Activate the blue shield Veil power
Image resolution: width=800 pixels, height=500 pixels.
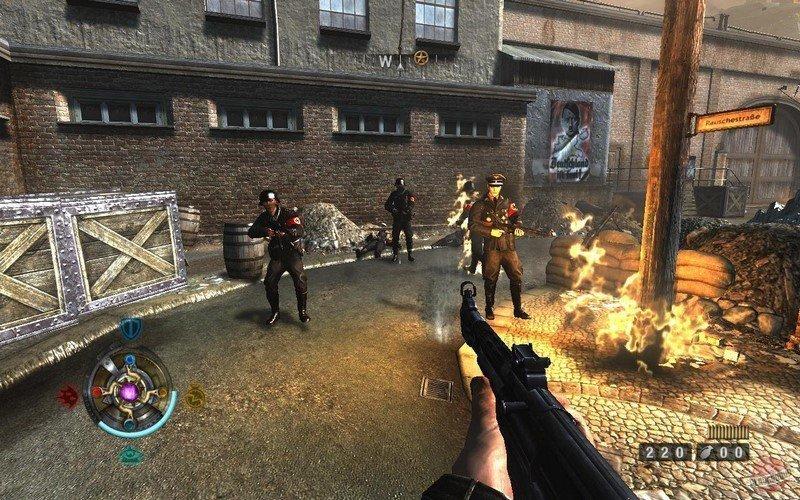(130, 328)
